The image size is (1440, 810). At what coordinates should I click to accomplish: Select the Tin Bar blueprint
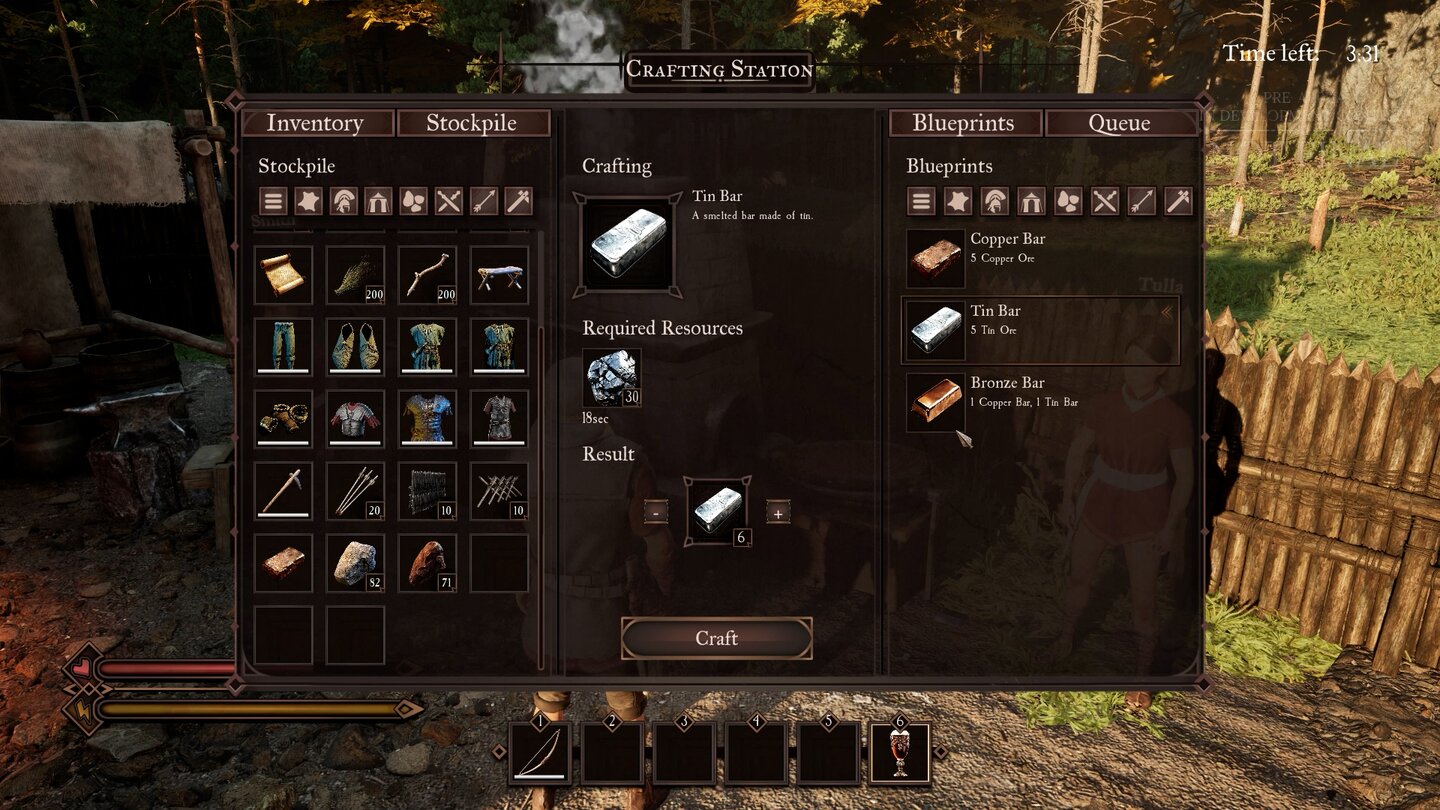(1040, 330)
